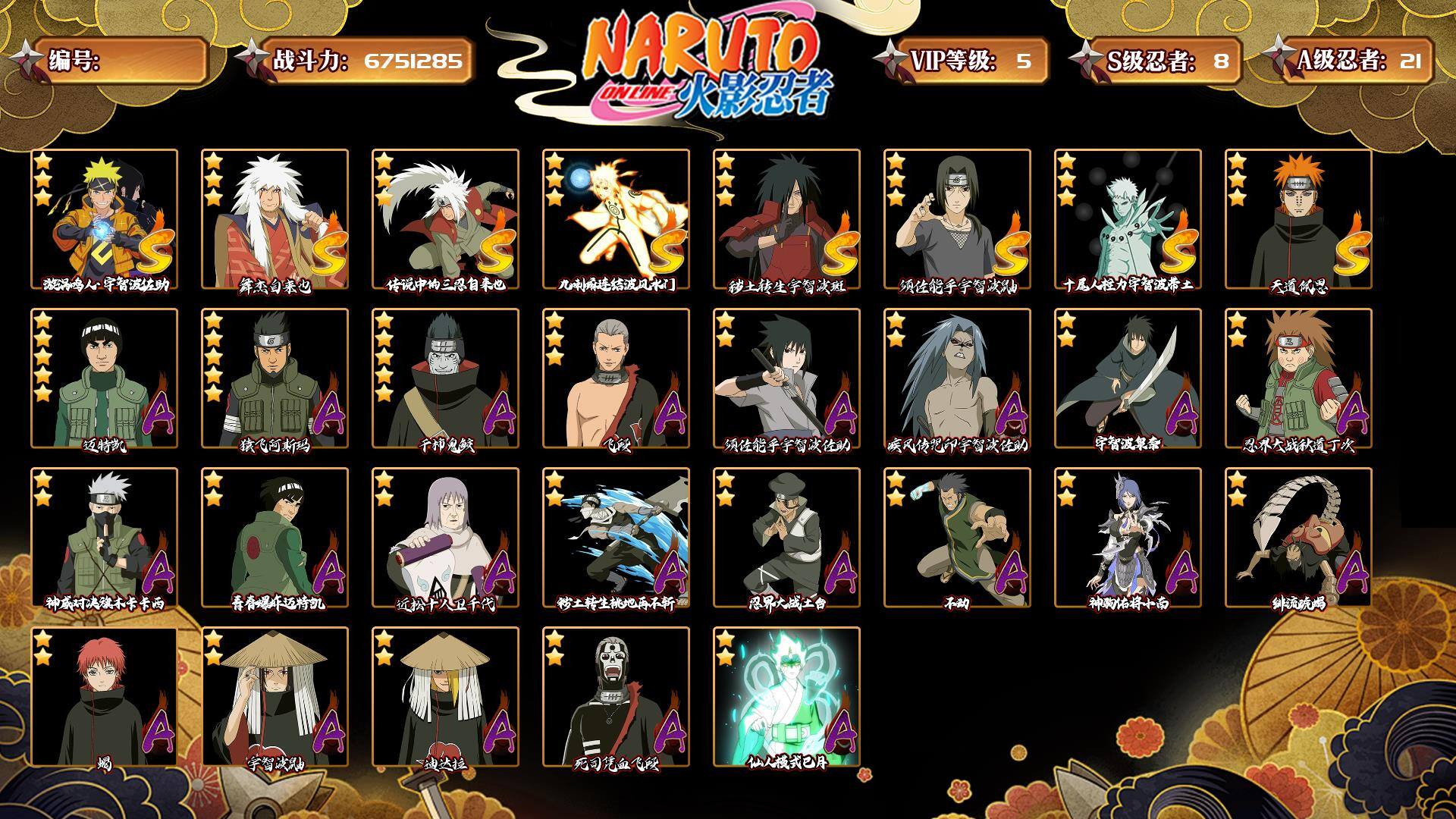Viewport: 1456px width, 819px height.
Task: Select the Edo Tensei Madara card
Action: 786,218
